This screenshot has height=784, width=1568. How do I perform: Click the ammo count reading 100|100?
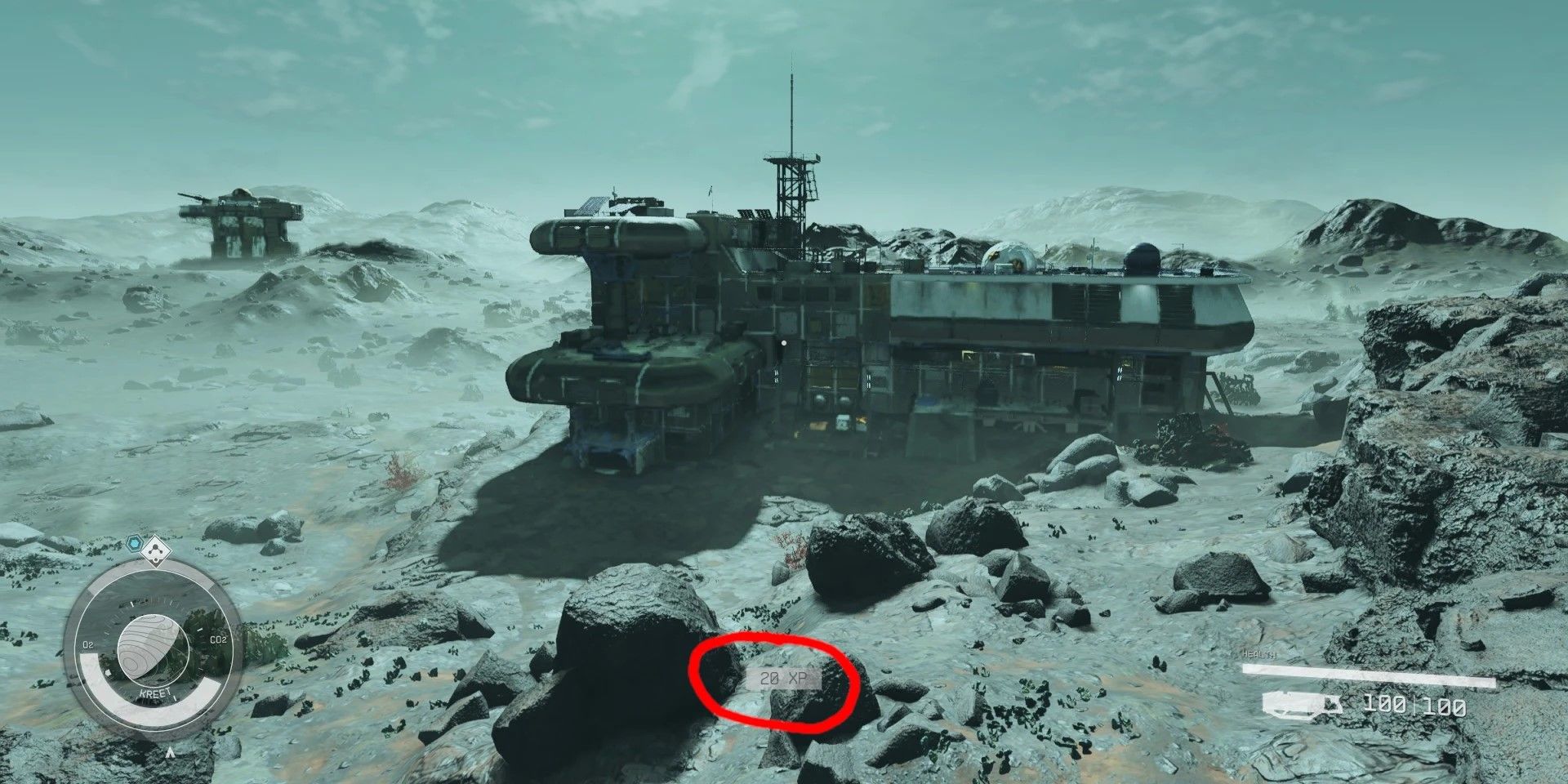[x=1414, y=705]
